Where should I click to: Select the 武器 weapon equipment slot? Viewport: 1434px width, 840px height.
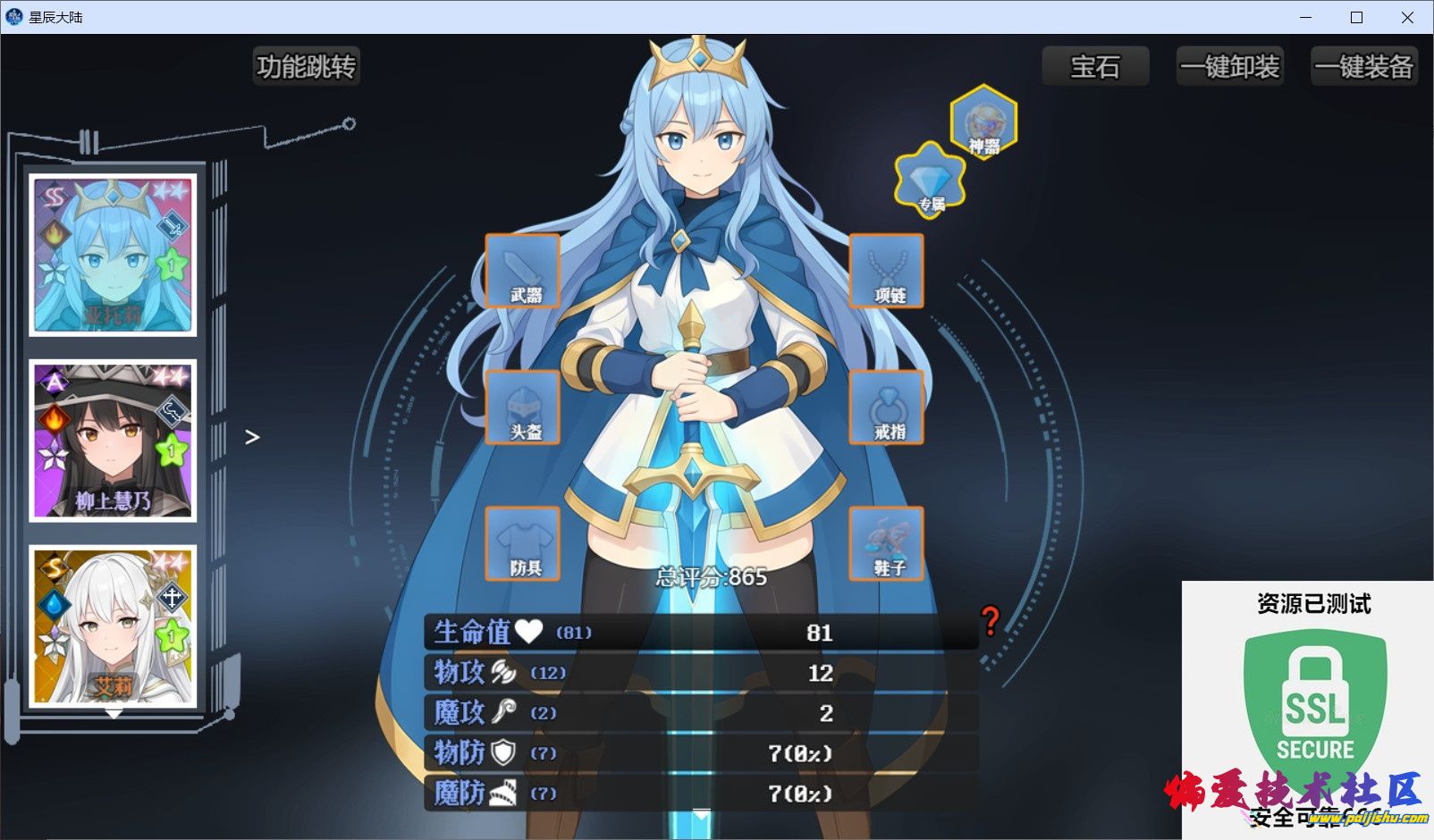point(521,271)
